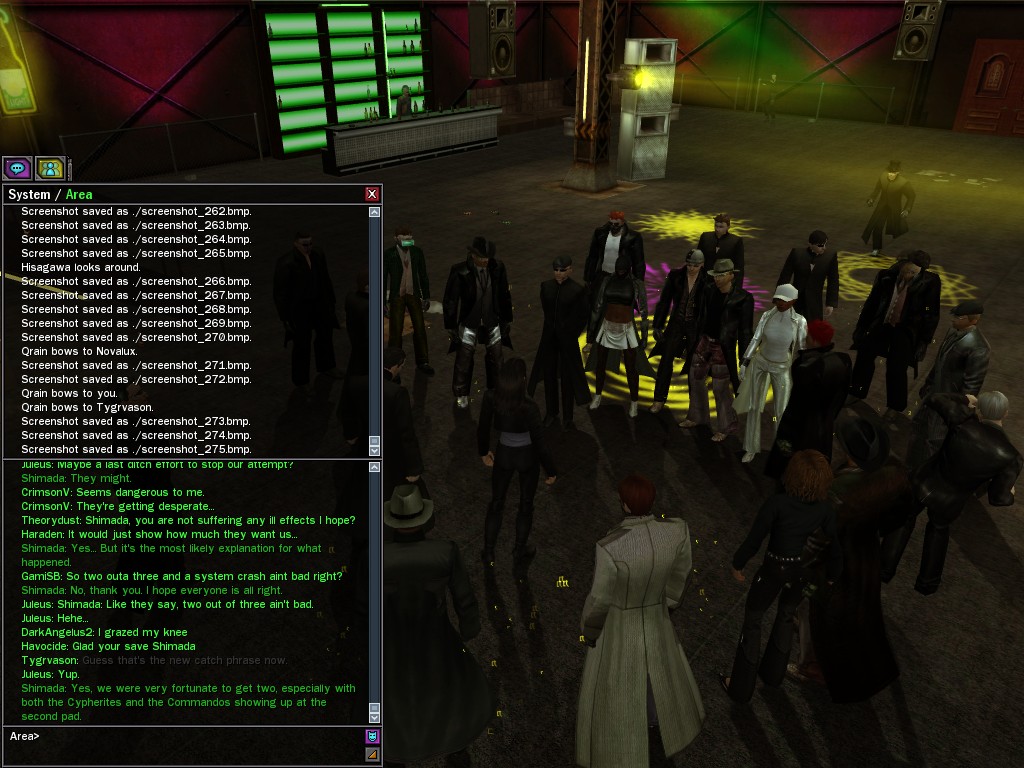
Task: Click the area chat scroll-up arrow
Action: [x=375, y=467]
